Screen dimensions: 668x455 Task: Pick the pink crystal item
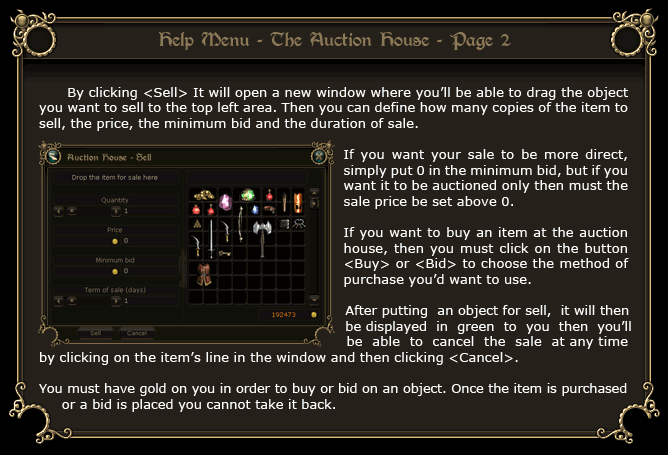[x=226, y=201]
